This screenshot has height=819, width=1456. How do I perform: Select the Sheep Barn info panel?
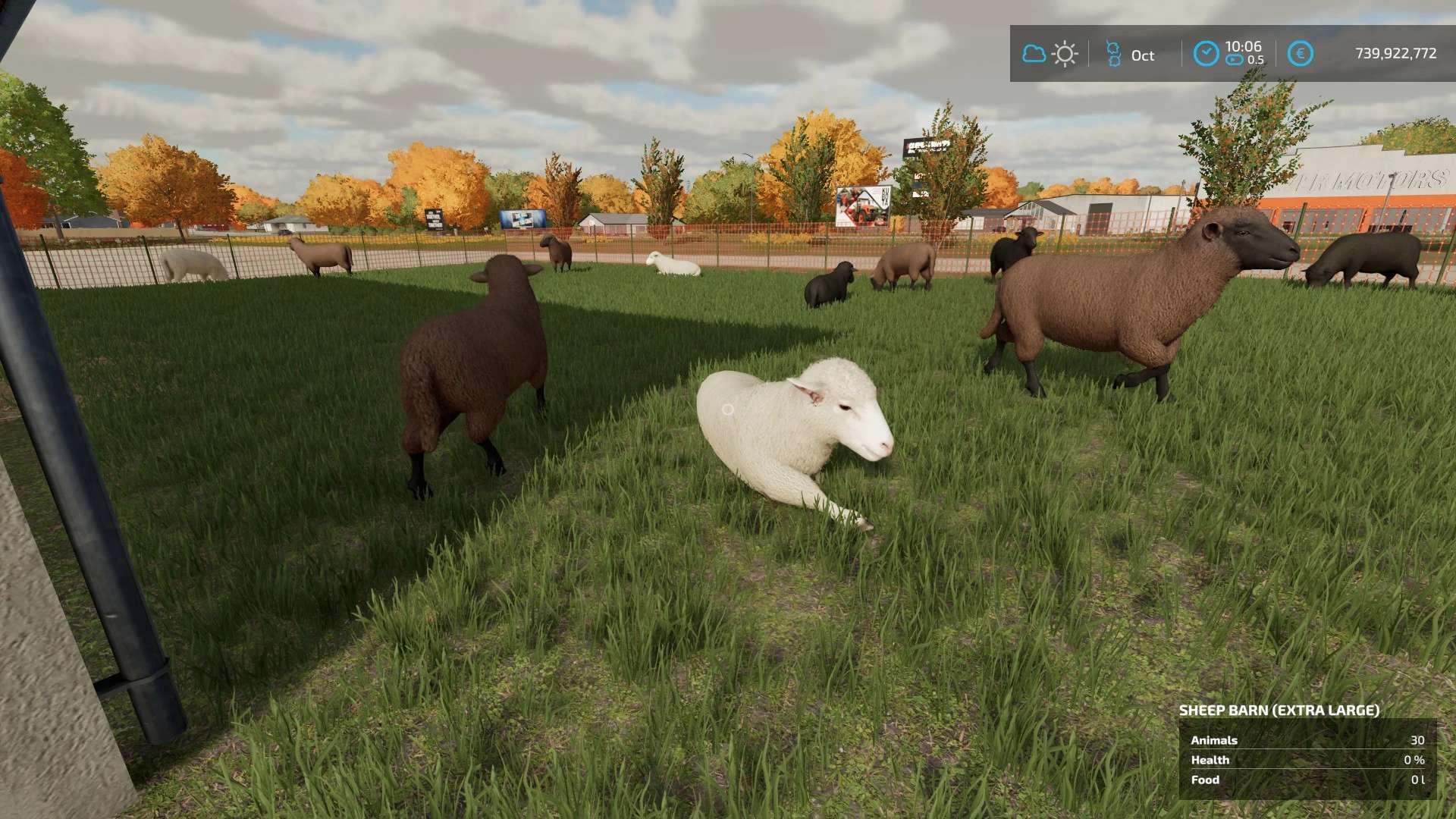(1307, 759)
